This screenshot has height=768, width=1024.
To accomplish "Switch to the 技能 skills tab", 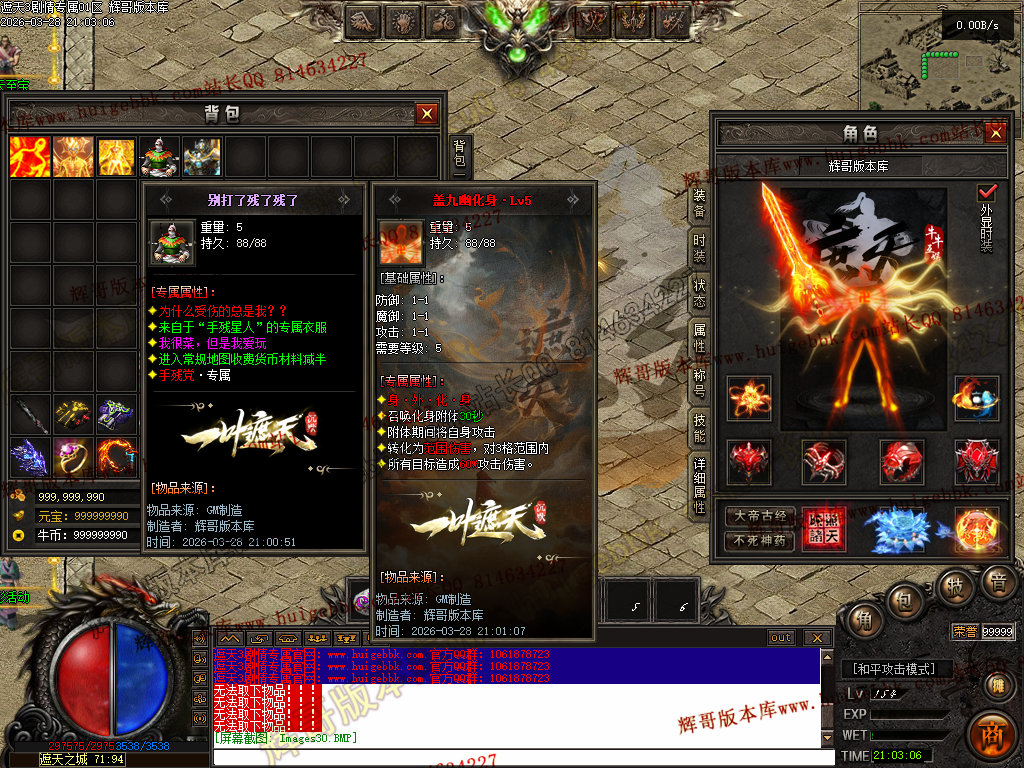I will click(700, 428).
